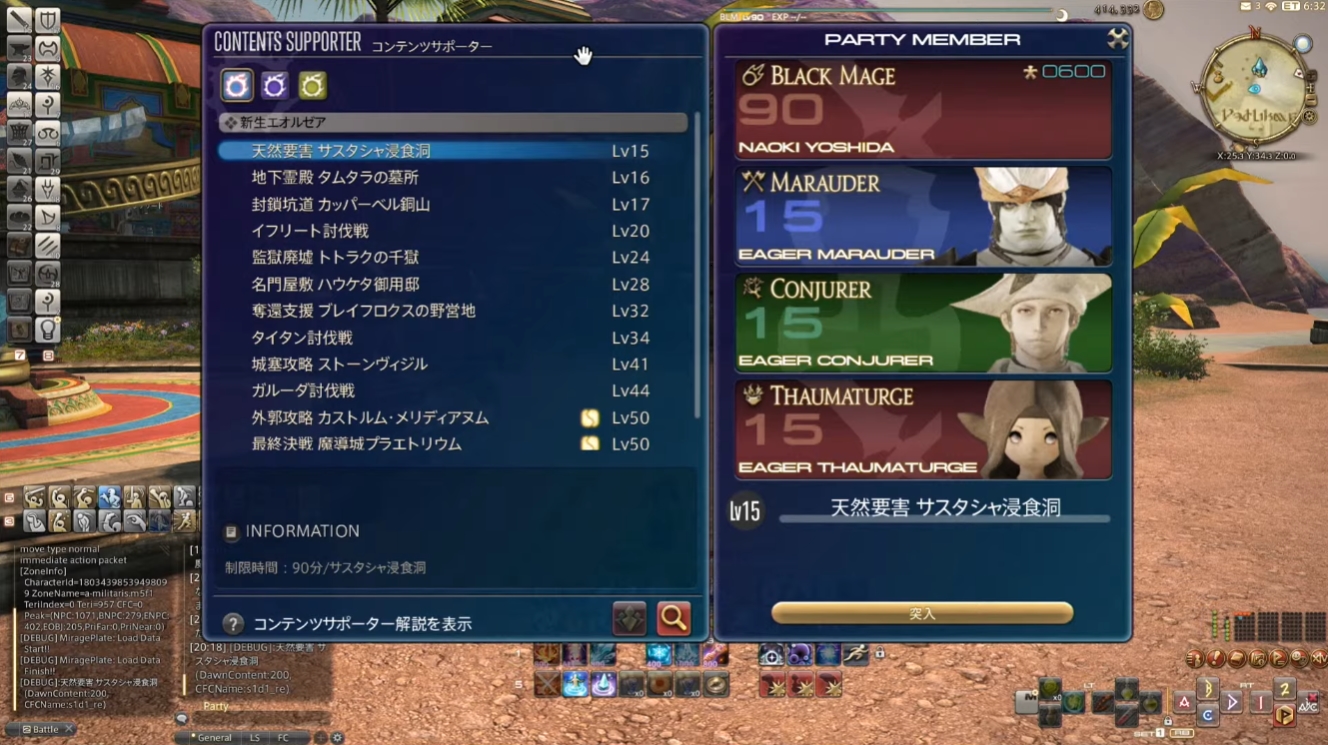
Task: Click the flag signs icon in the main menu
Action: 1278,659
